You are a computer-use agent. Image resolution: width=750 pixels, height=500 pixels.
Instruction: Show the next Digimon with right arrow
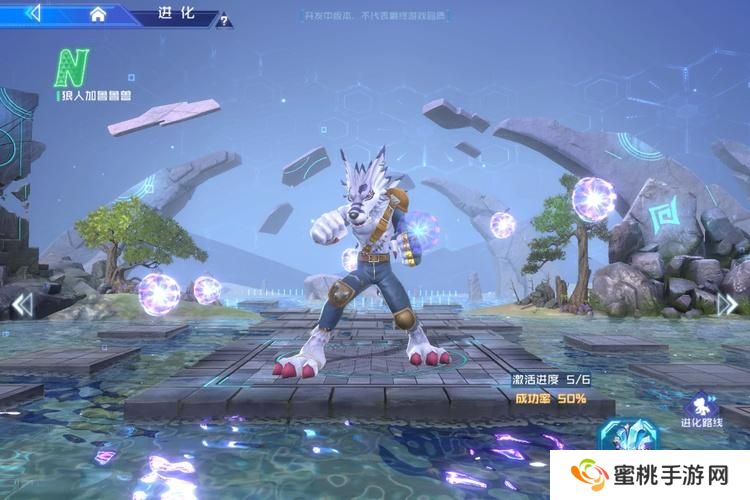731,301
